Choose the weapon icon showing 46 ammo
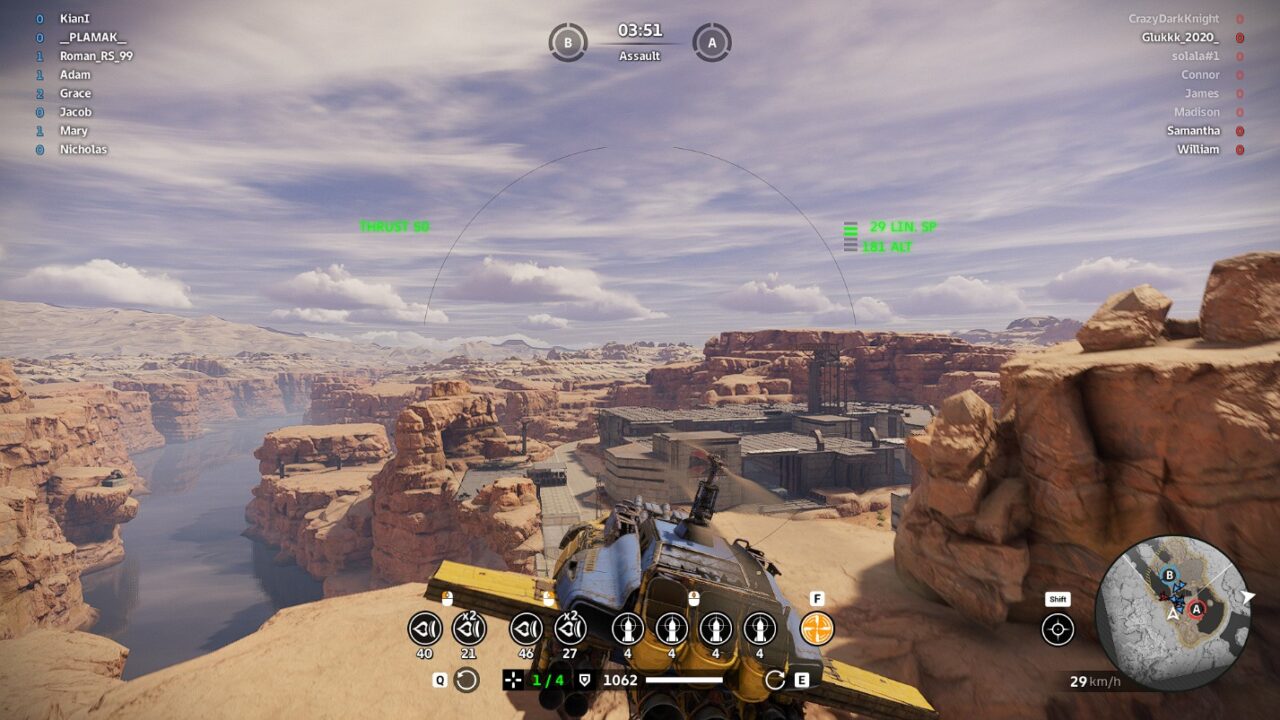This screenshot has width=1280, height=720. coord(526,629)
